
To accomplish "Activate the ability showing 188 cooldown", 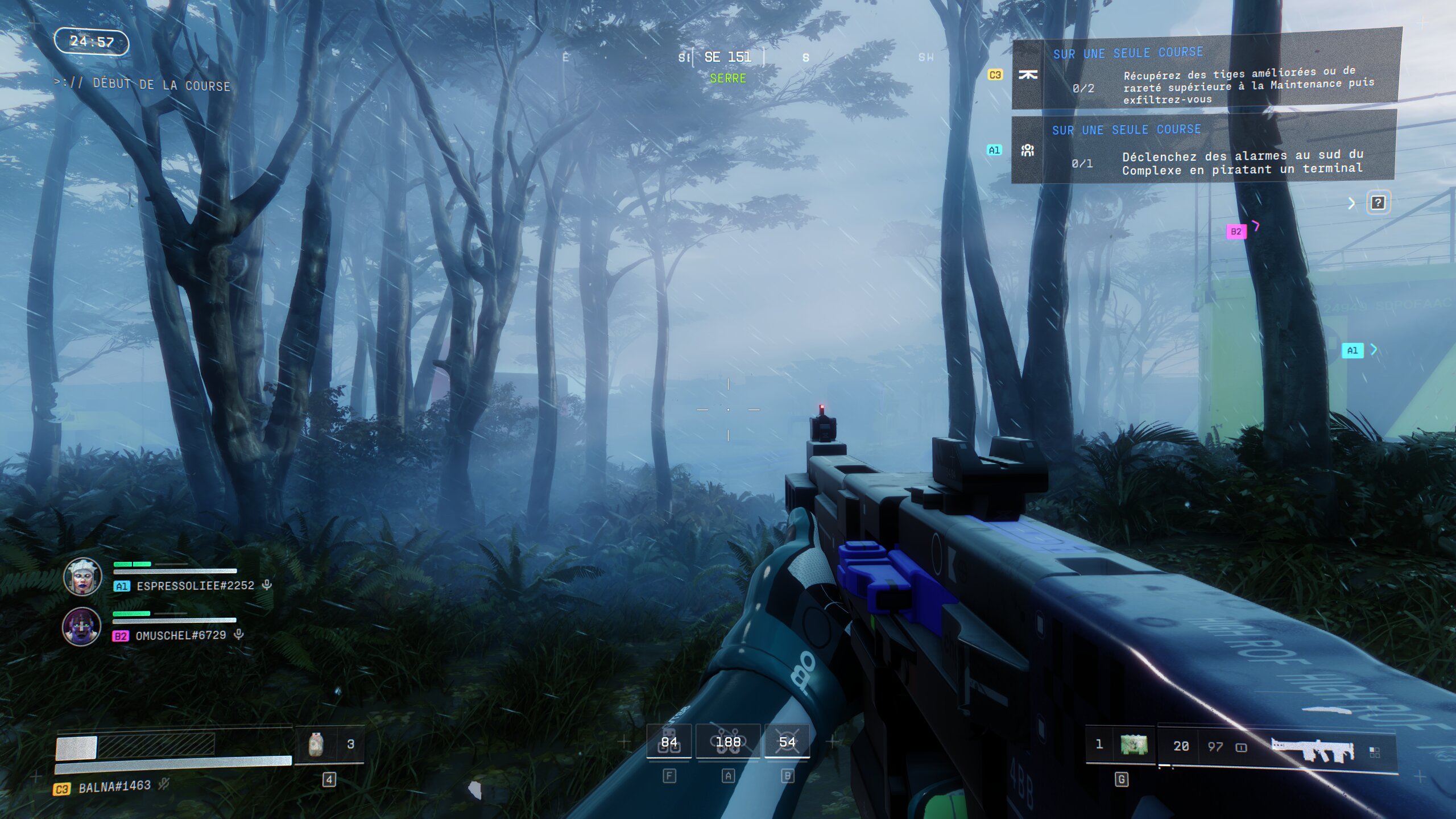I will [728, 742].
